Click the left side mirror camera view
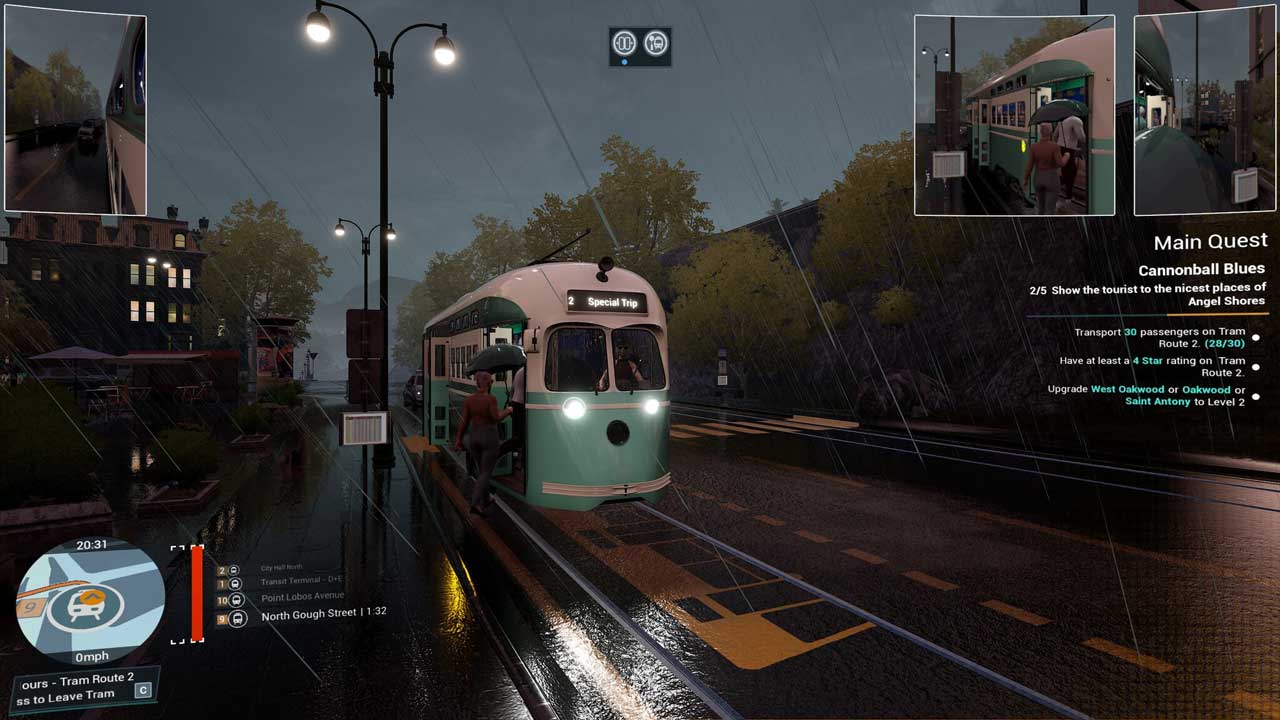This screenshot has height=720, width=1280. pos(75,113)
